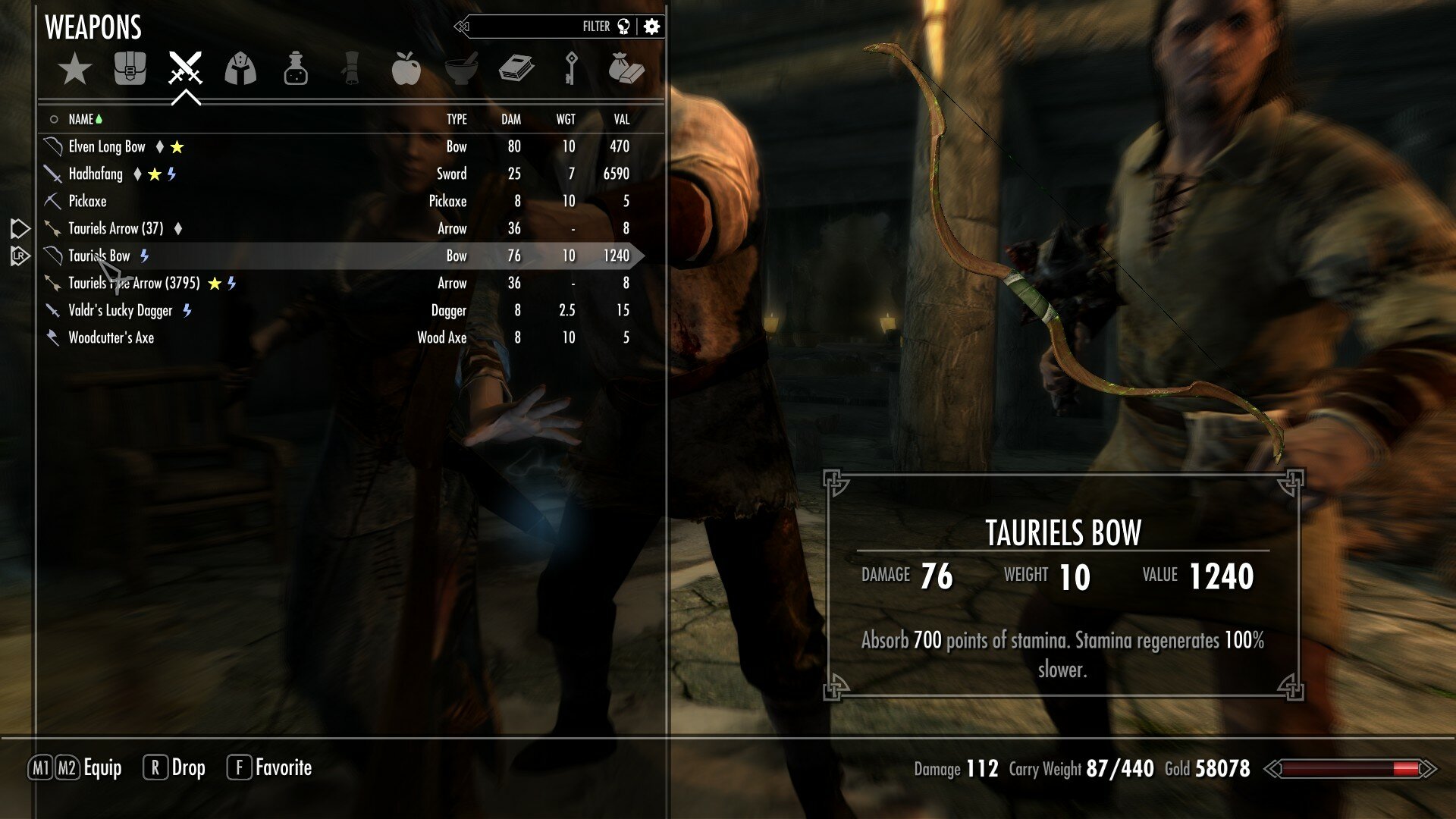Open the keys category tab

[x=571, y=69]
